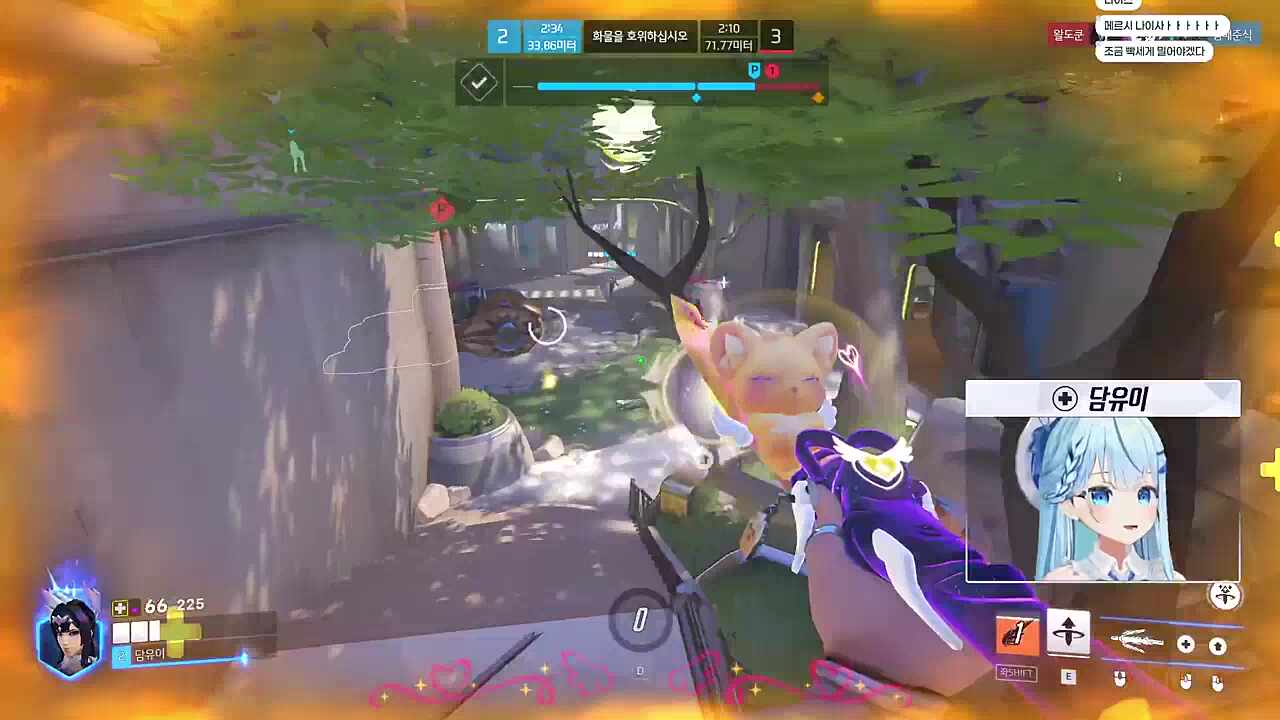Click the 화물을 호위하십시오 objective banner
This screenshot has width=1280, height=720.
coord(640,37)
